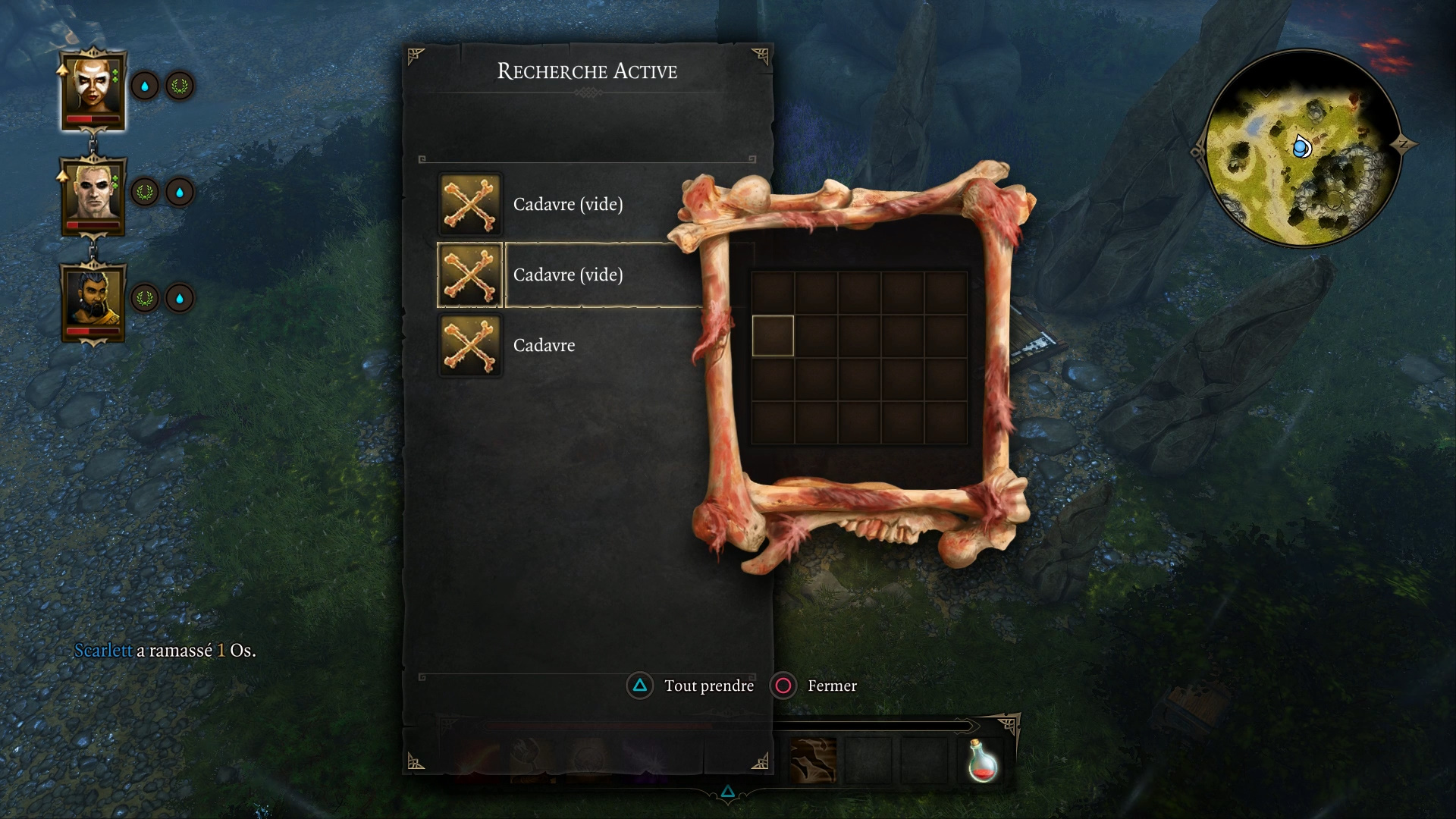The height and width of the screenshot is (819, 1456).
Task: Click the golden level-up arrow on the top portrait
Action: pyautogui.click(x=63, y=68)
